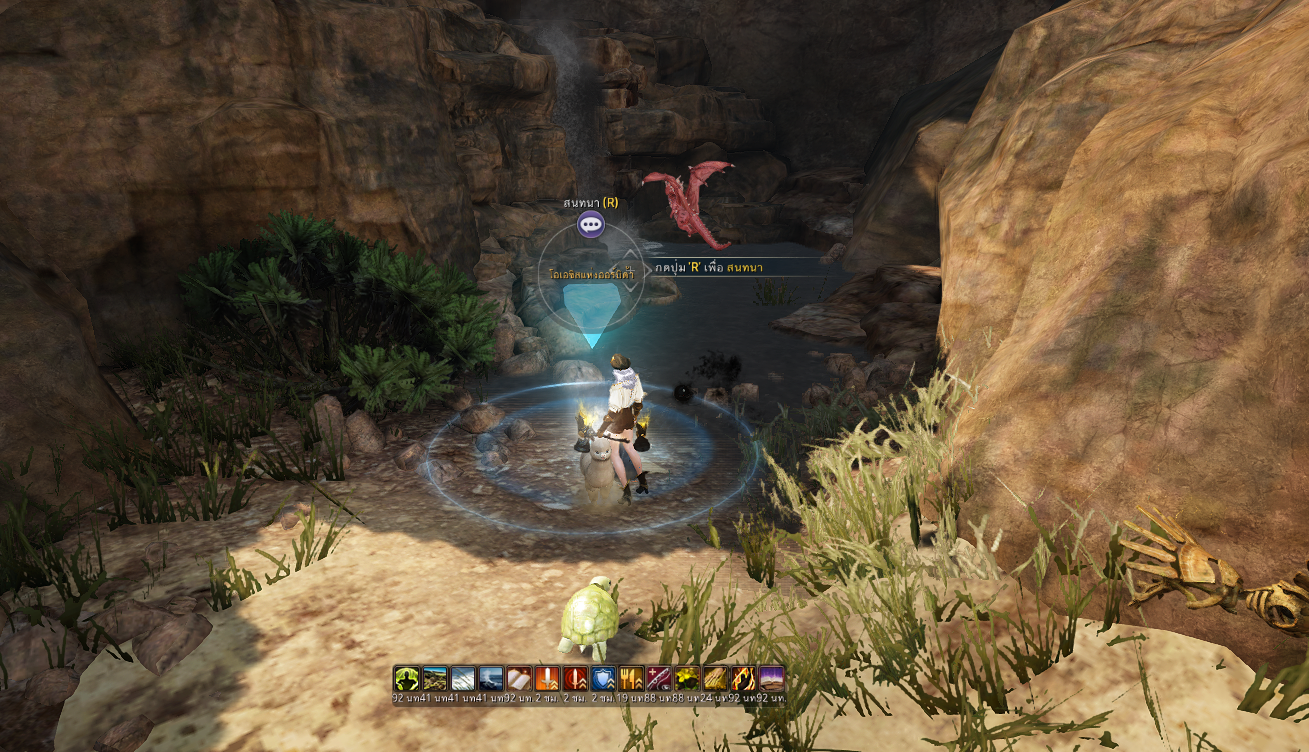Viewport: 1309px width, 752px height.
Task: Select the white windy grass buff icon
Action: click(x=462, y=678)
